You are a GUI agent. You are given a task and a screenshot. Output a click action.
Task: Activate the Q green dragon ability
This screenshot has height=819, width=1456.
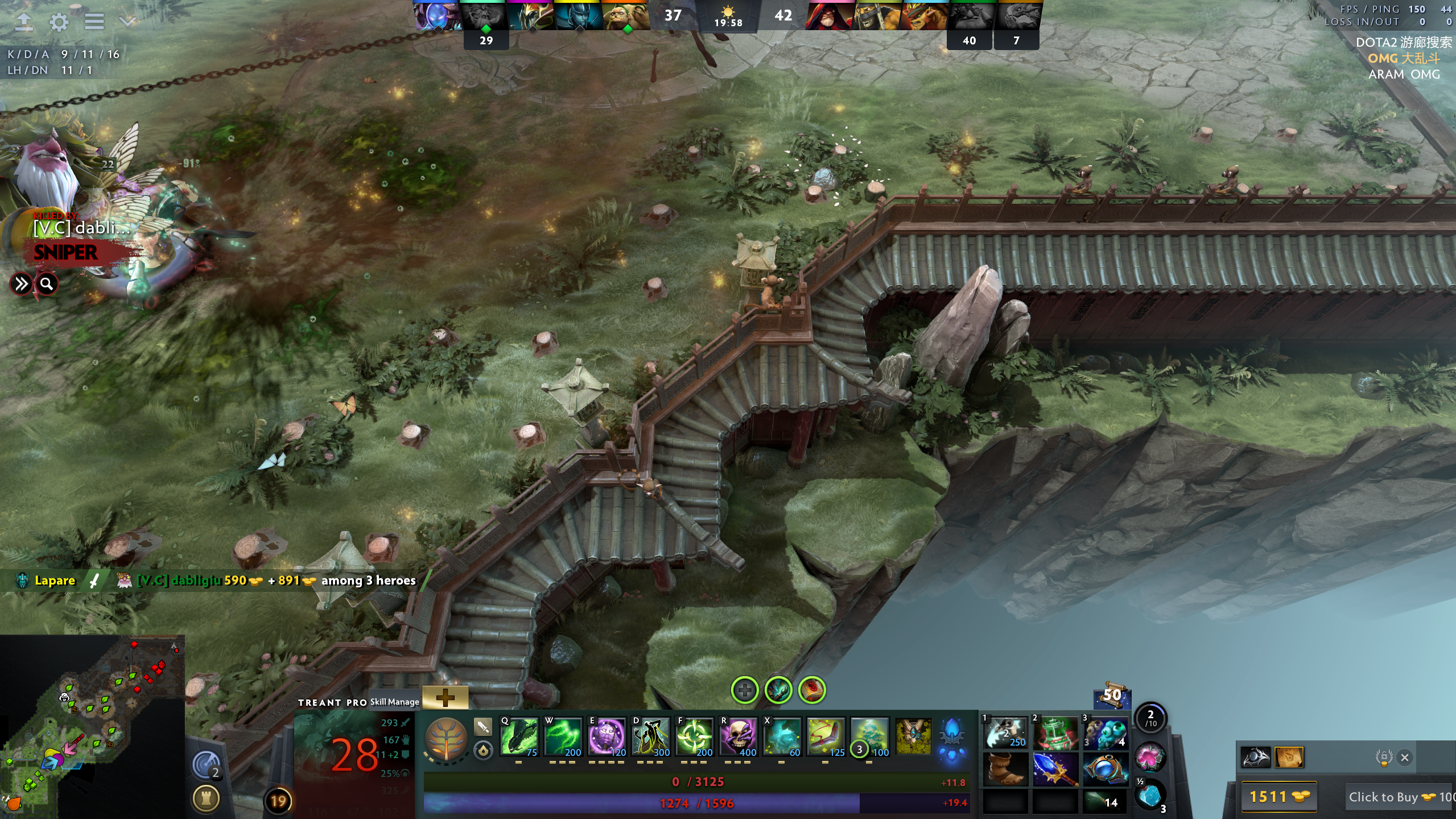(x=519, y=736)
